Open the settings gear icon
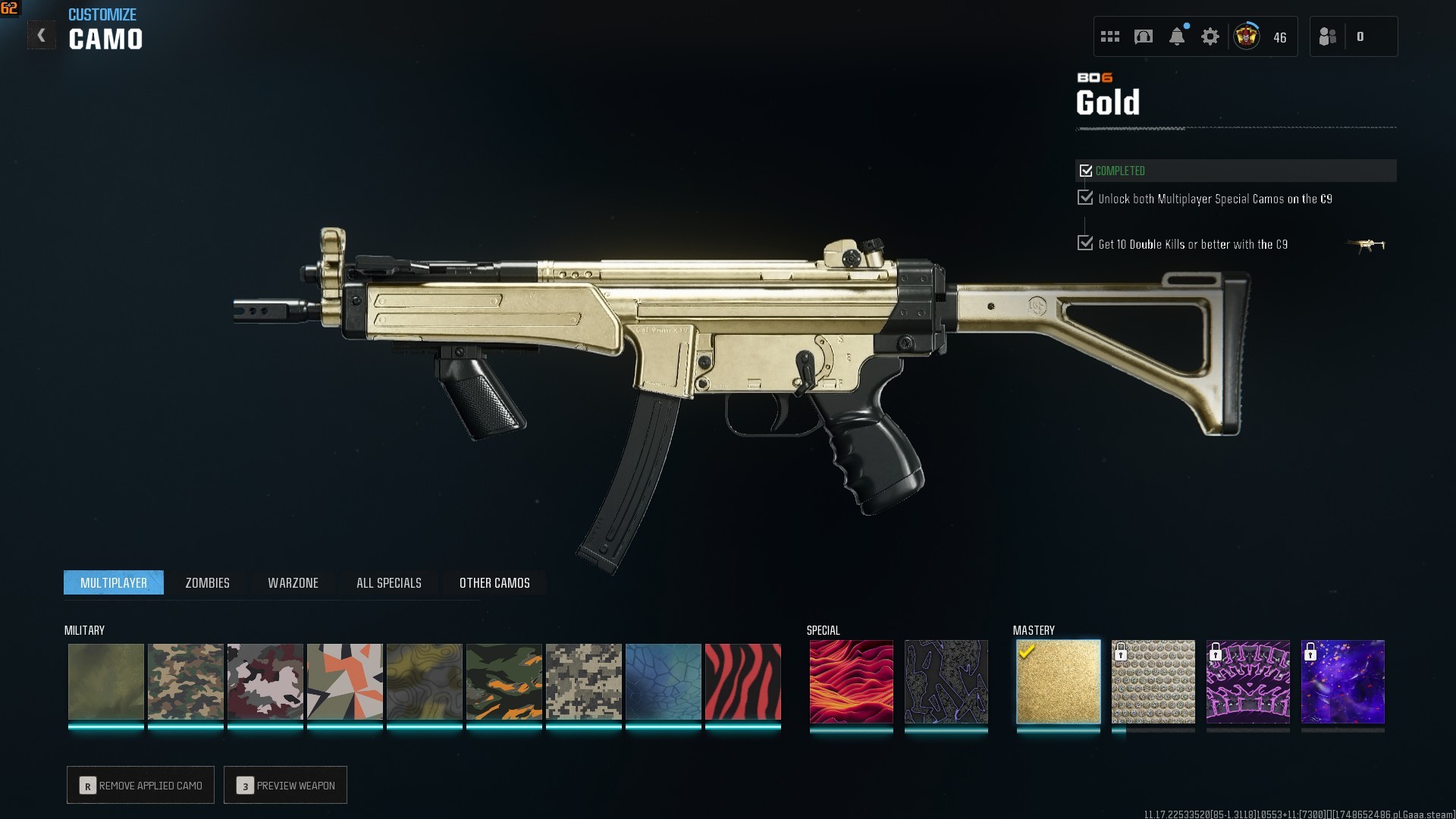 [x=1210, y=36]
